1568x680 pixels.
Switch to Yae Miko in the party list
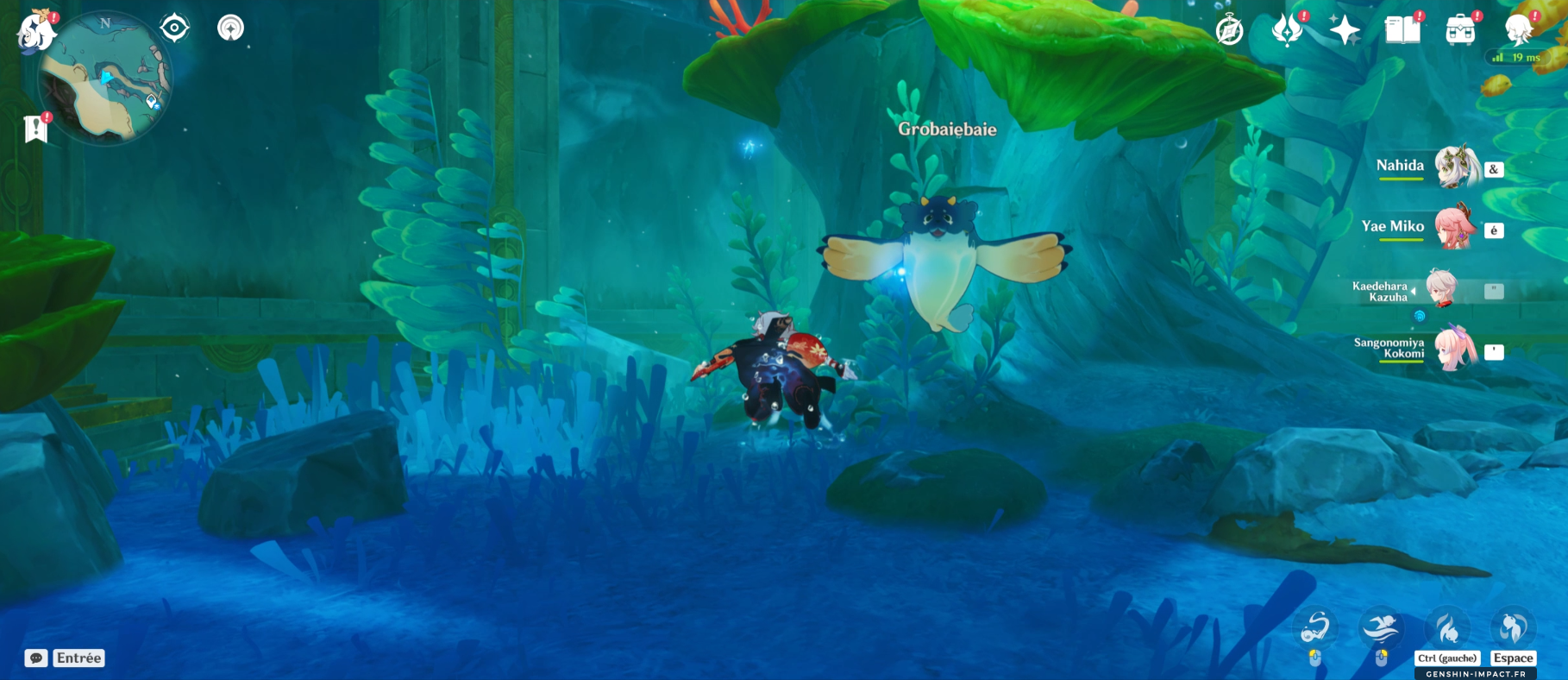click(x=1455, y=227)
